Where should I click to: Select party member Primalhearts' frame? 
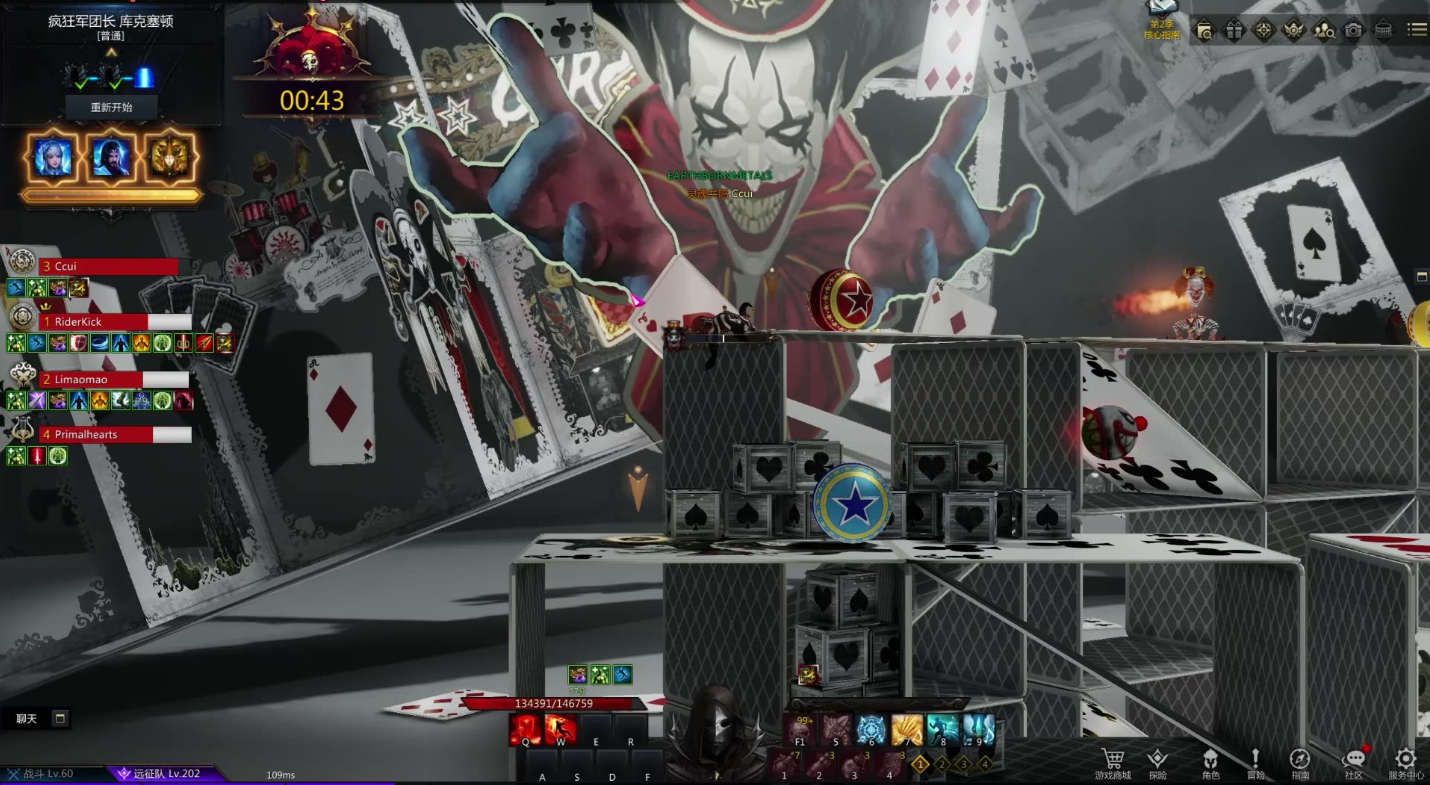100,435
